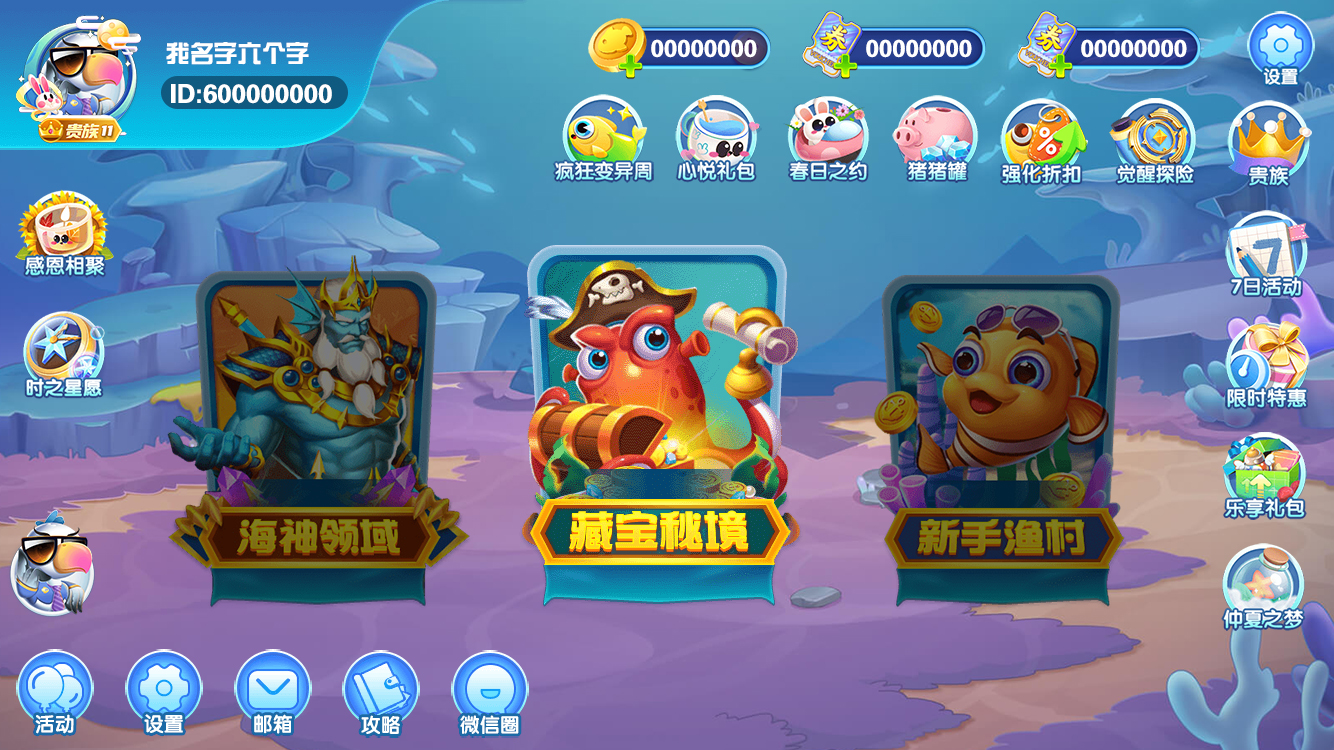Open the 疯狂变异周 event
Image resolution: width=1334 pixels, height=750 pixels.
pos(604,140)
